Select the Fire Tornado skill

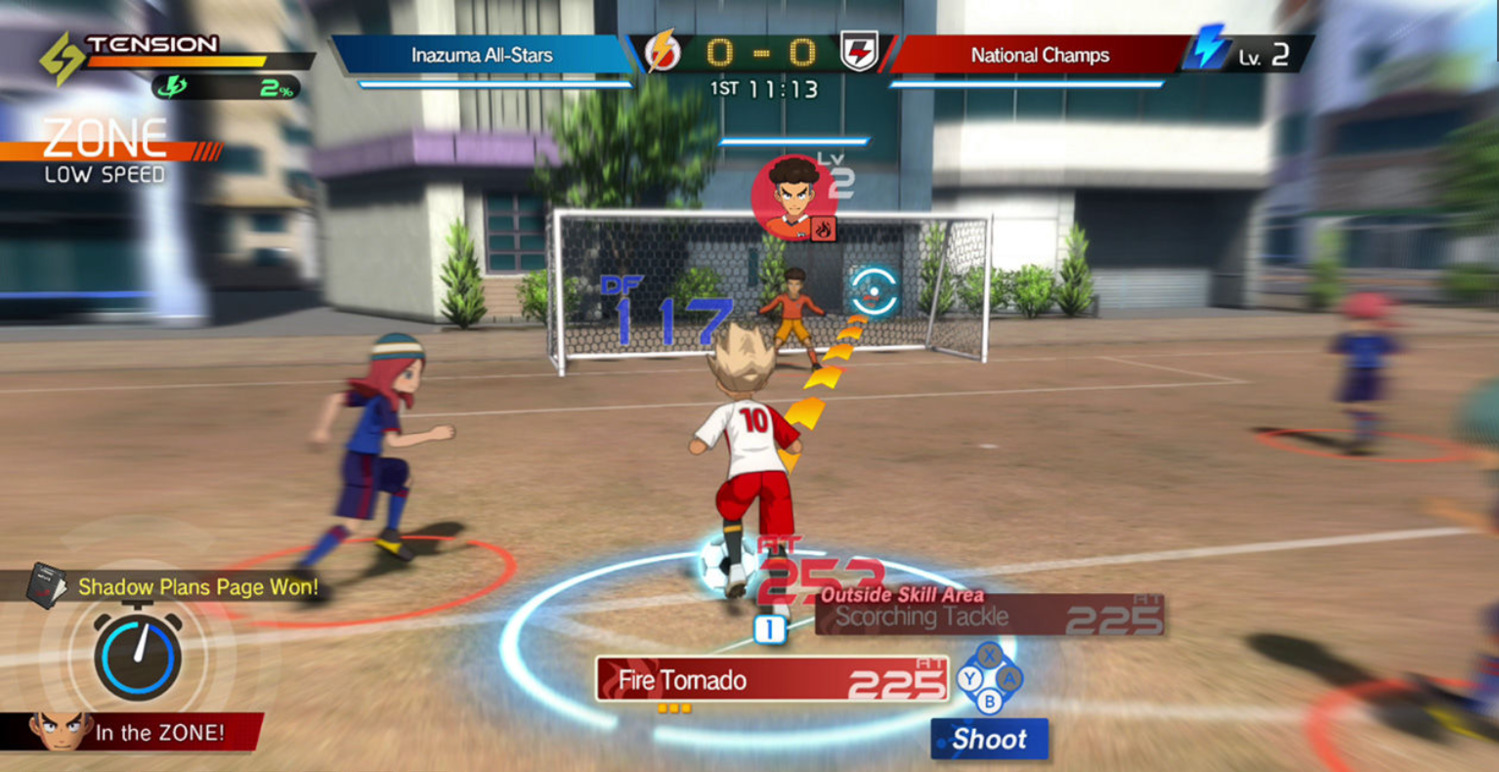(771, 681)
